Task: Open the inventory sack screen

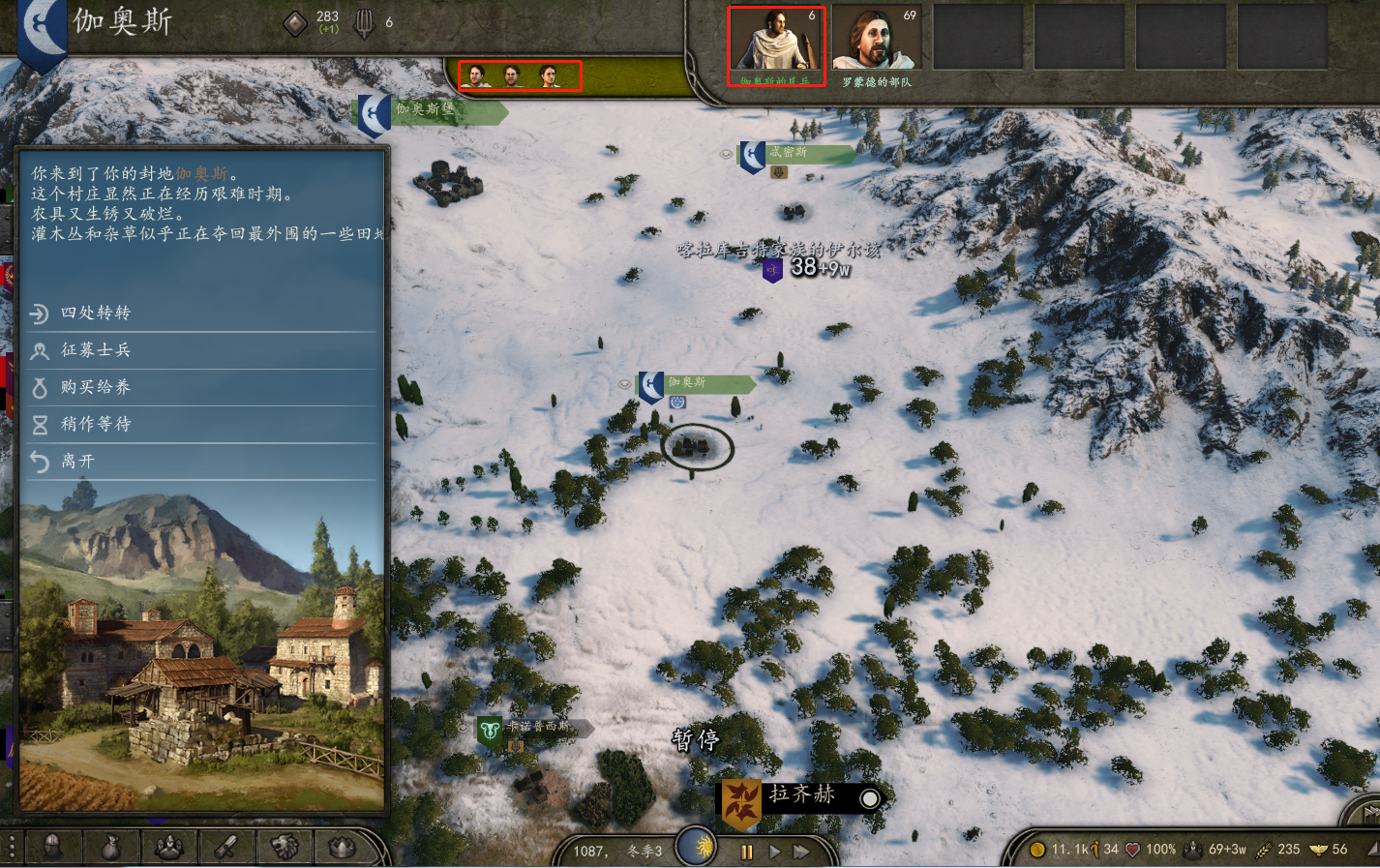Action: [111, 848]
